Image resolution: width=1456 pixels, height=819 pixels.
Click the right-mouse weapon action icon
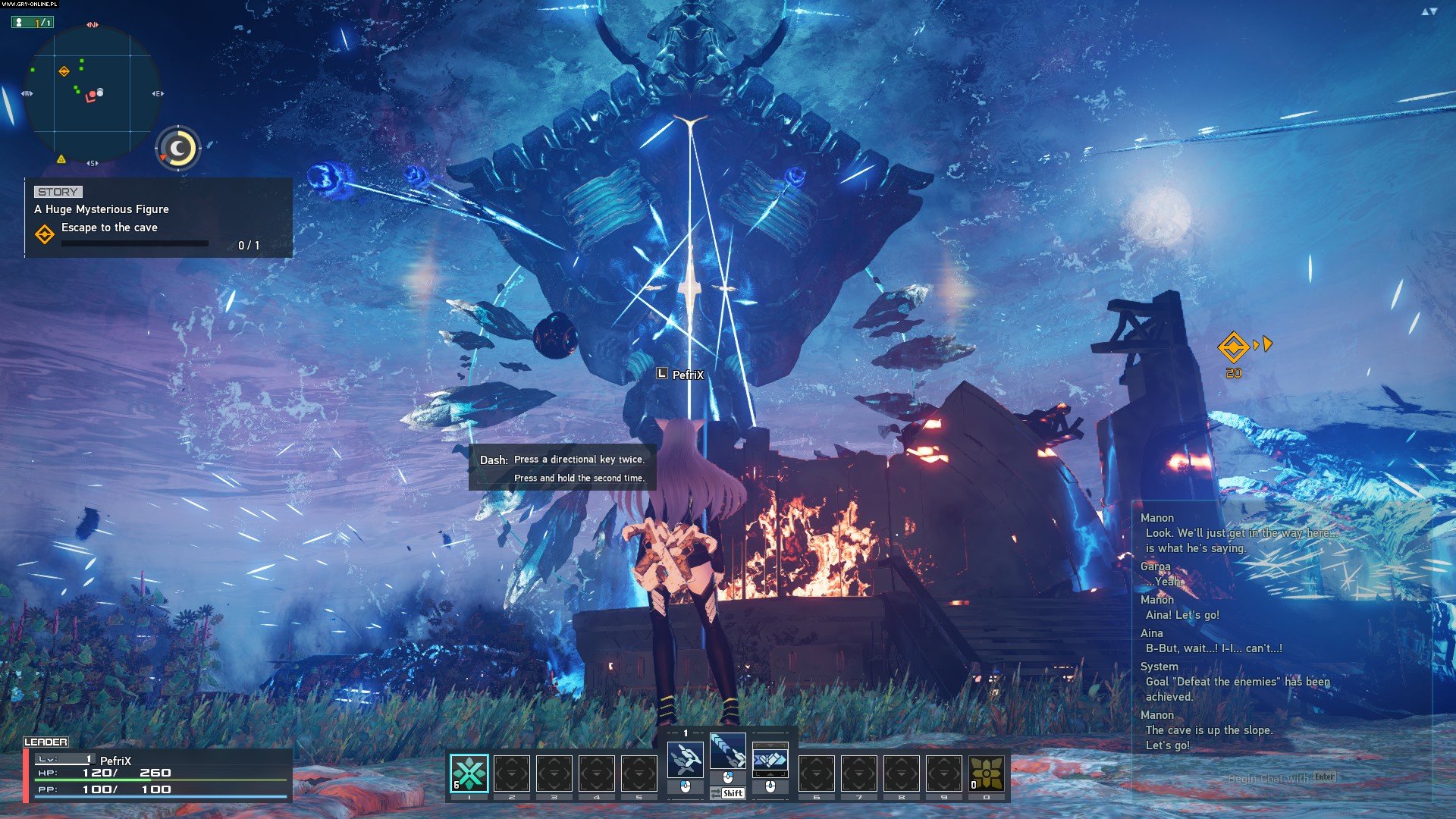(770, 759)
